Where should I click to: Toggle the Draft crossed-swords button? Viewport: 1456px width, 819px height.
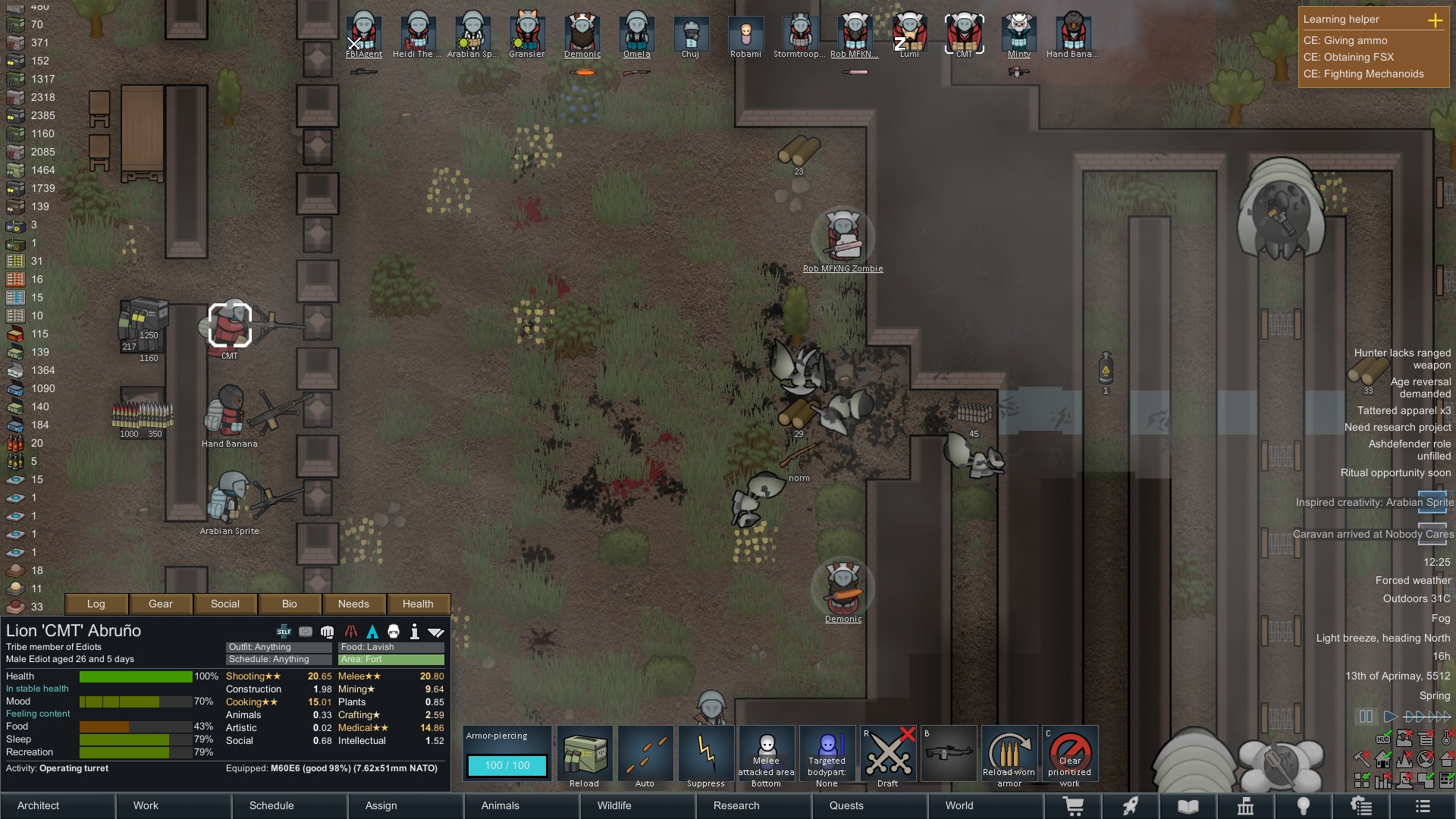click(x=888, y=755)
